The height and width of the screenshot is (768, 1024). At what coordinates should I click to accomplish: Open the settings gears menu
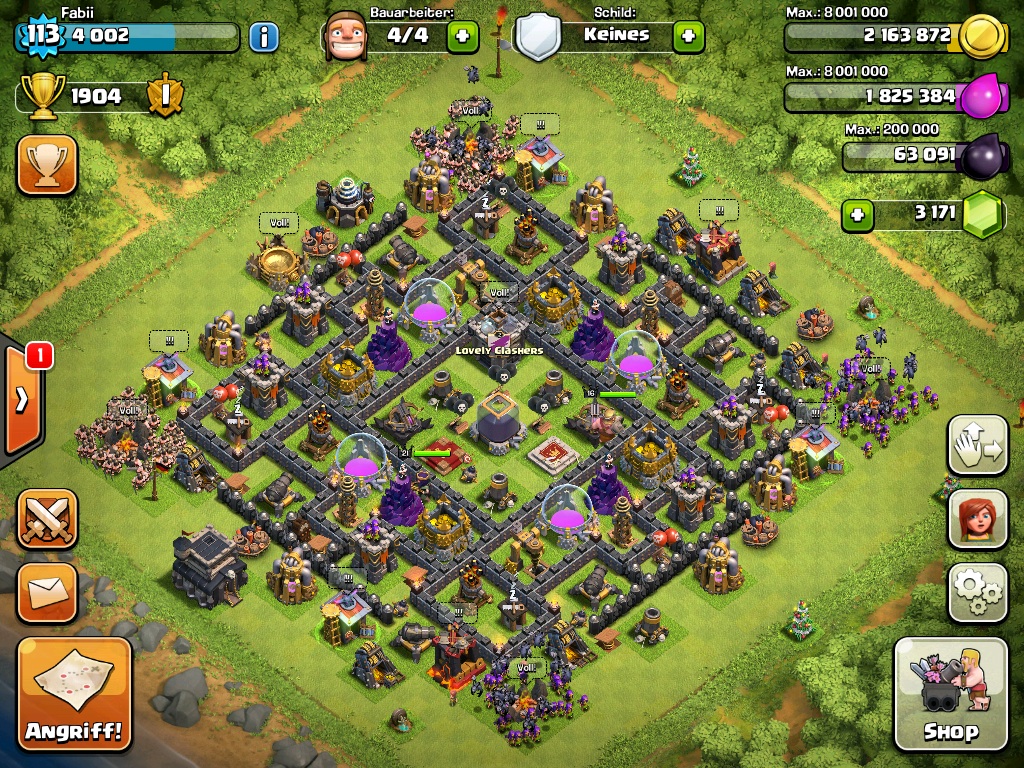click(x=977, y=594)
